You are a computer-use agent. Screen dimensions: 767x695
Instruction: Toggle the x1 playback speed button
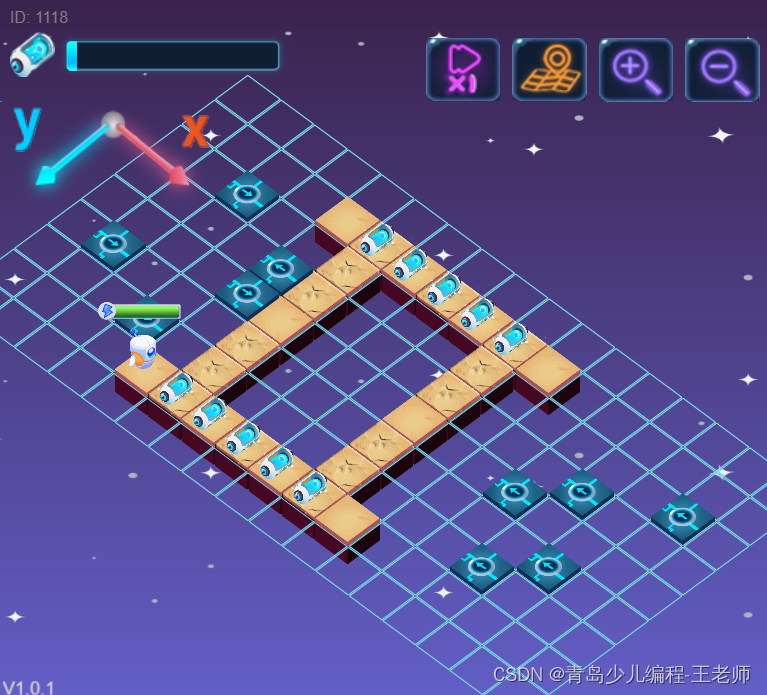(462, 69)
